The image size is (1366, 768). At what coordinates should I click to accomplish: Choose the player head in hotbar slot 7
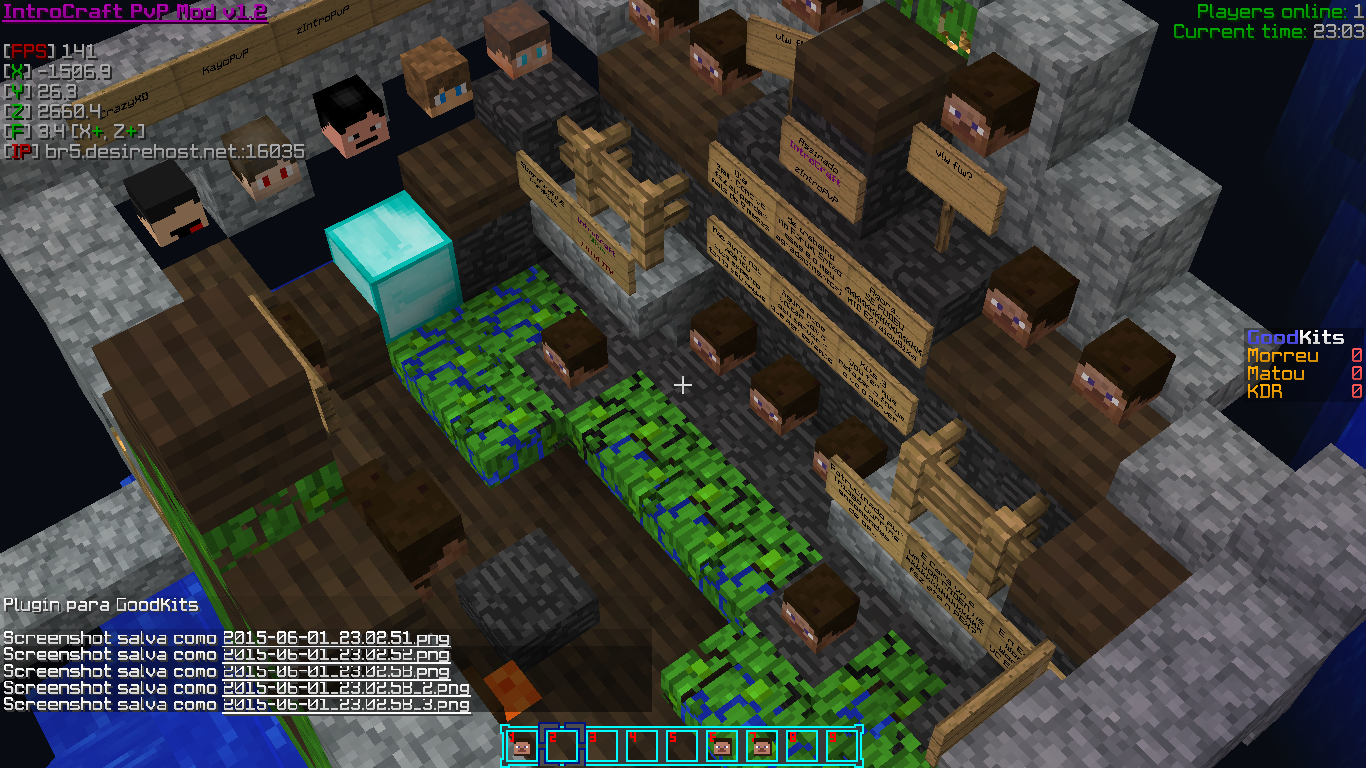pyautogui.click(x=761, y=746)
